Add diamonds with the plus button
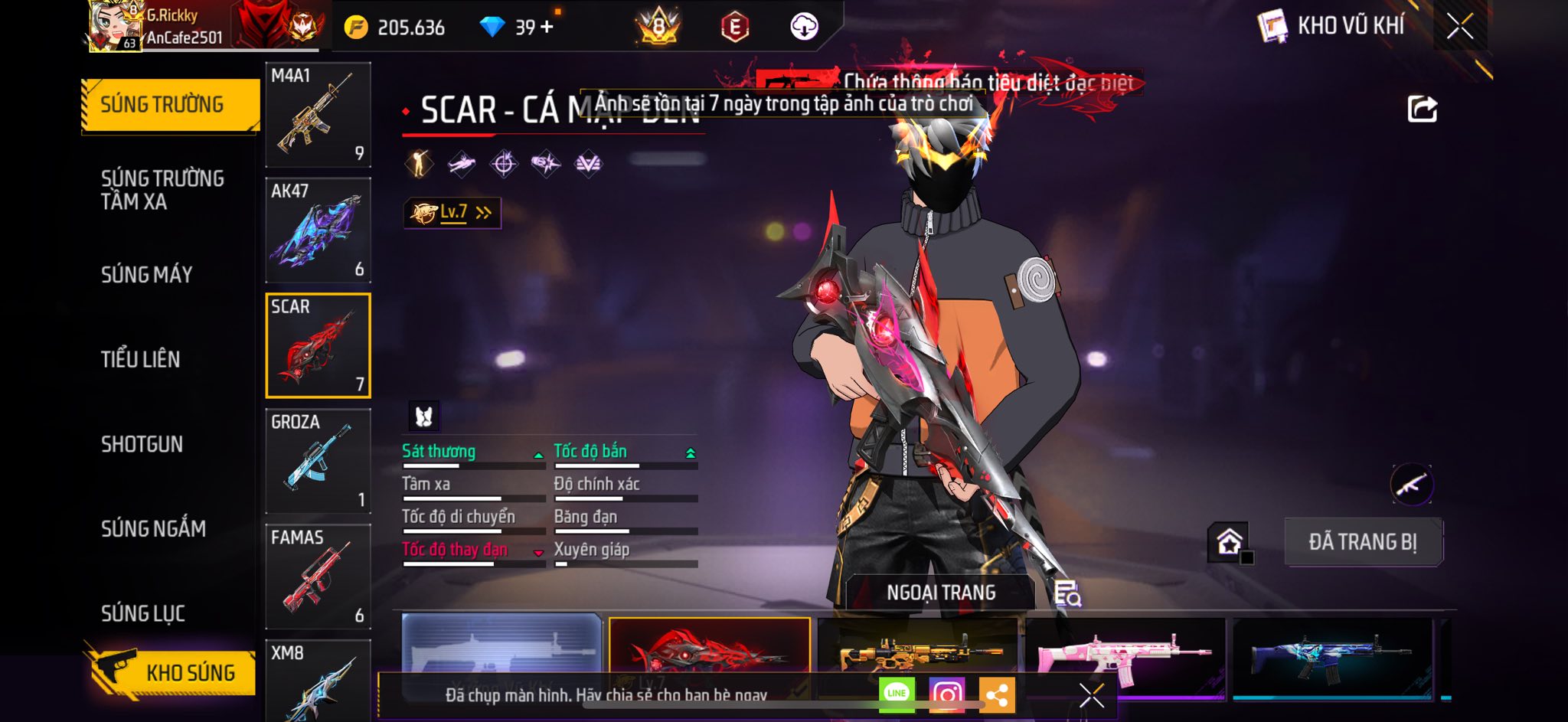Screen dimensions: 1568x722 point(547,28)
